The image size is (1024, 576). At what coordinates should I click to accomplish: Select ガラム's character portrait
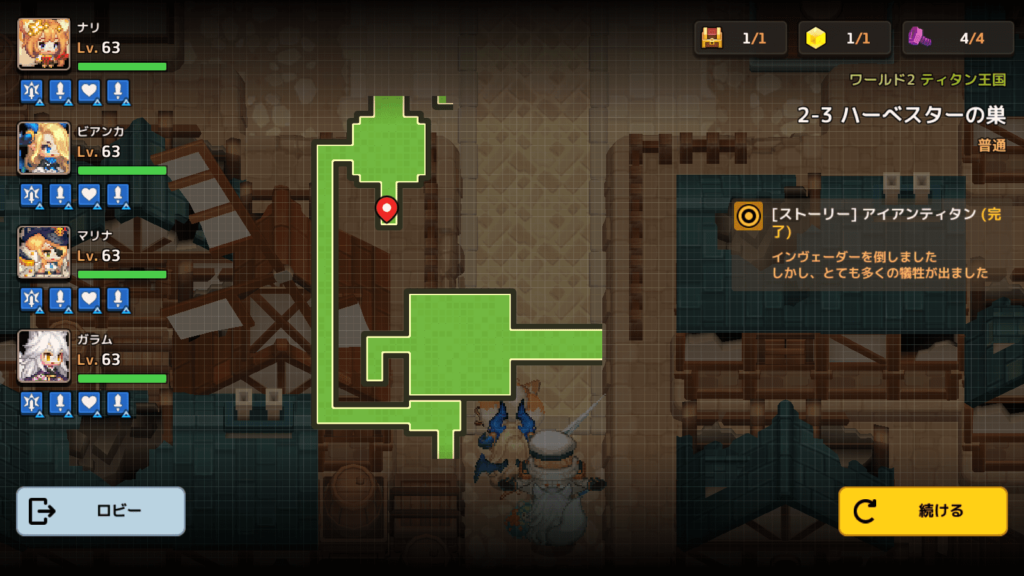pyautogui.click(x=44, y=356)
